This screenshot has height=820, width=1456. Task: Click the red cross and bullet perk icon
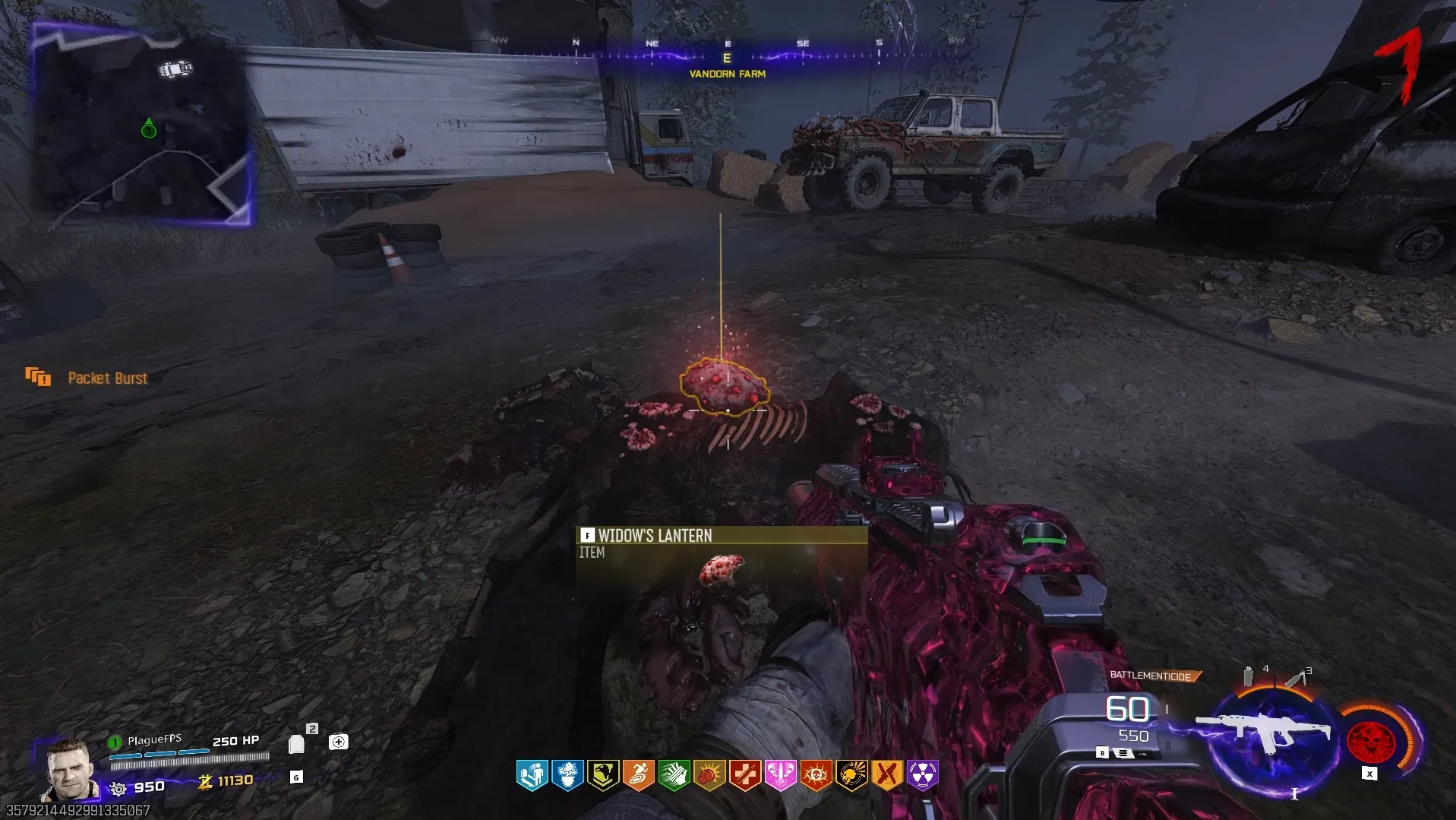pos(744,775)
